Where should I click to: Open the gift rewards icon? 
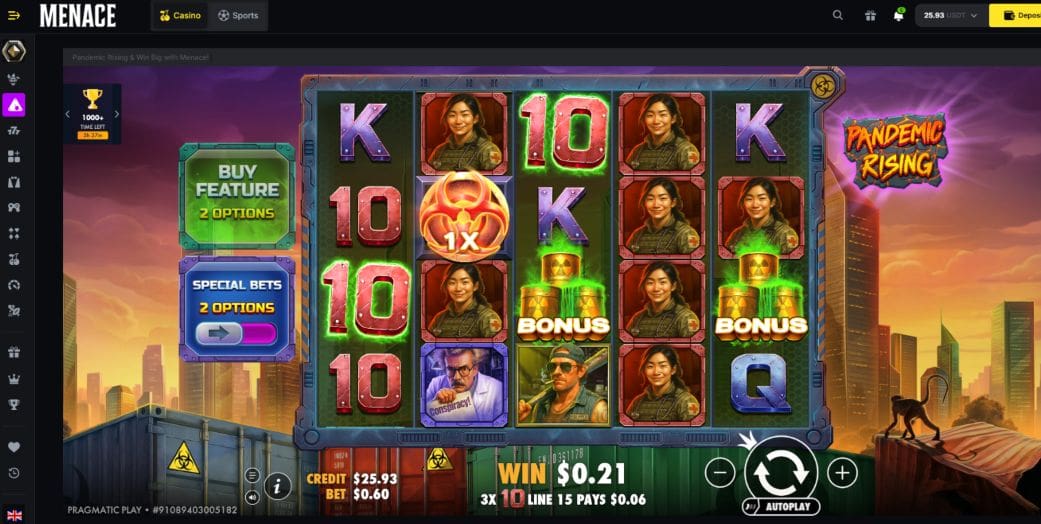tap(870, 15)
